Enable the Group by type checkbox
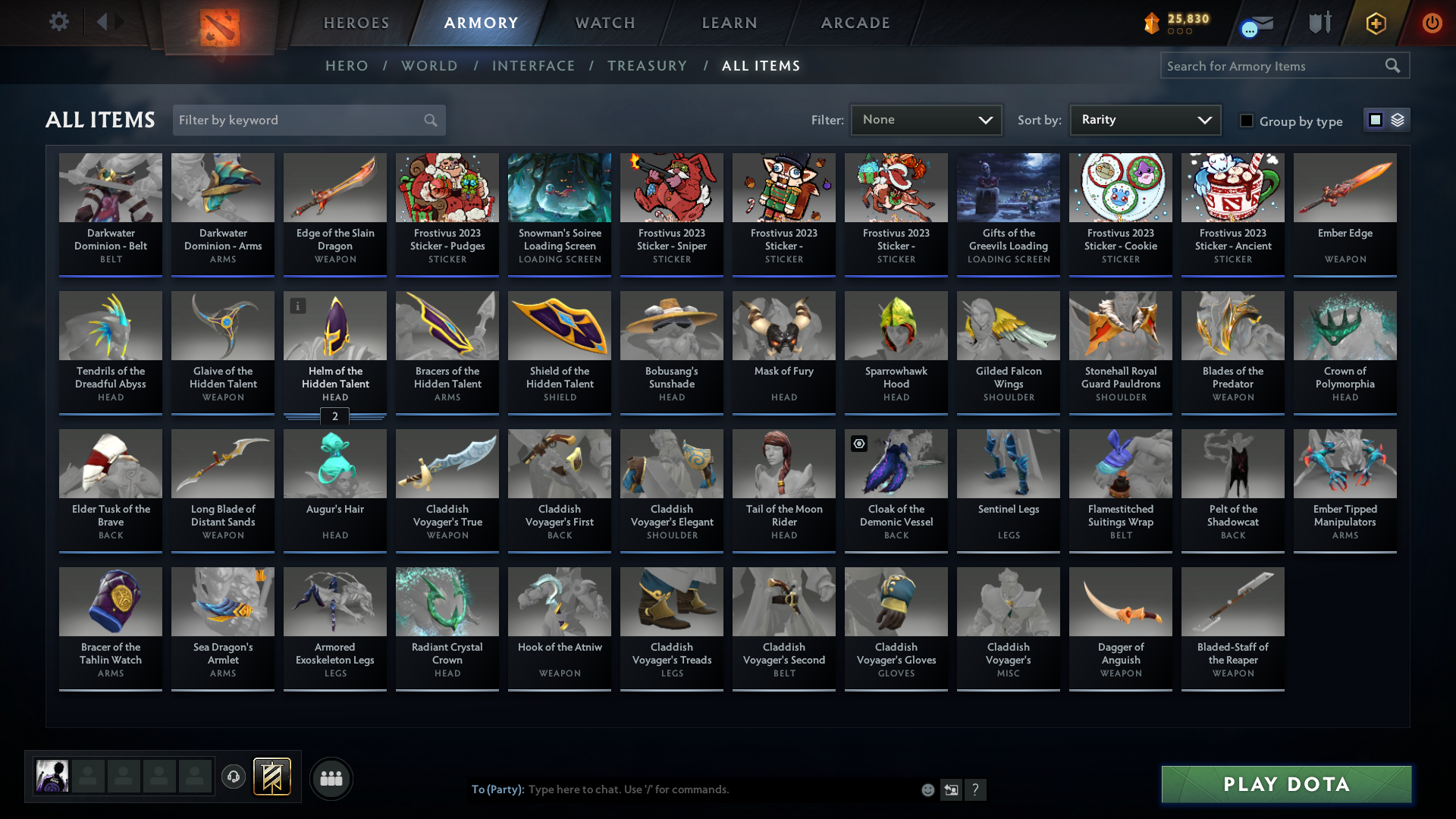This screenshot has width=1456, height=819. pos(1247,121)
